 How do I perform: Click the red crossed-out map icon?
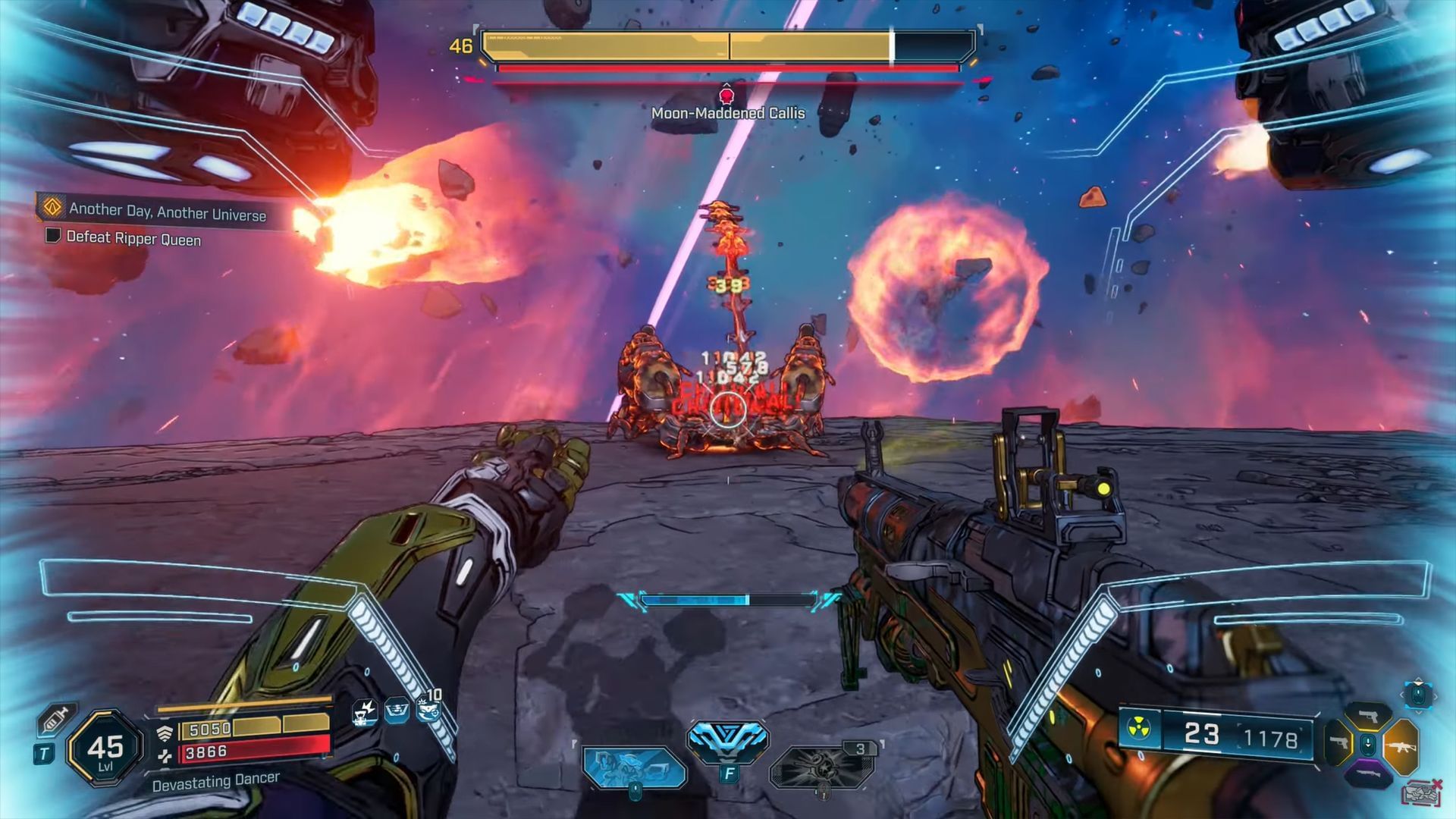coord(1422,792)
